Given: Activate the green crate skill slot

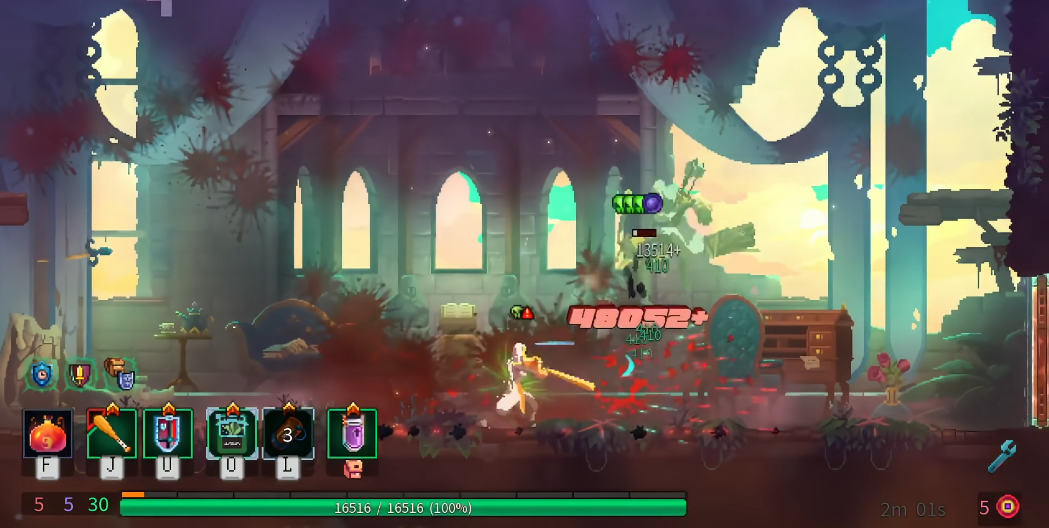Looking at the screenshot, I should click(x=232, y=434).
